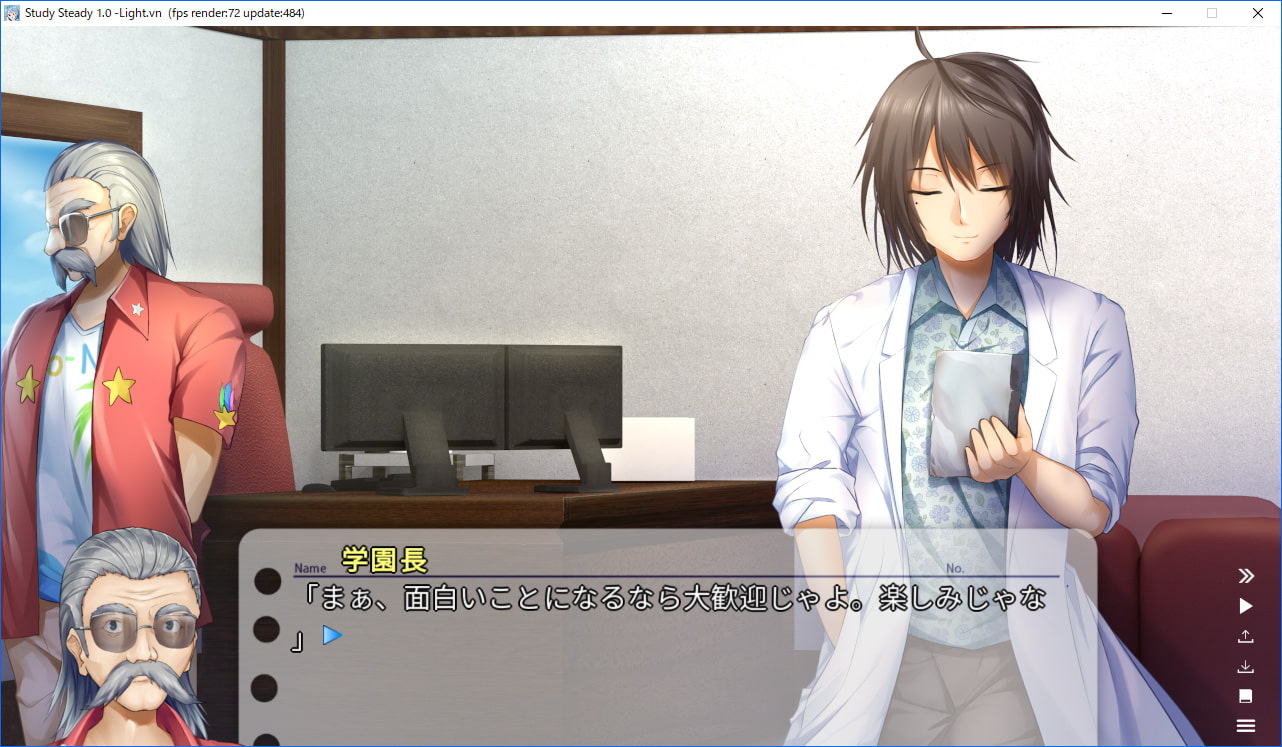Click the downward-arrow tray icon

pos(1246,666)
